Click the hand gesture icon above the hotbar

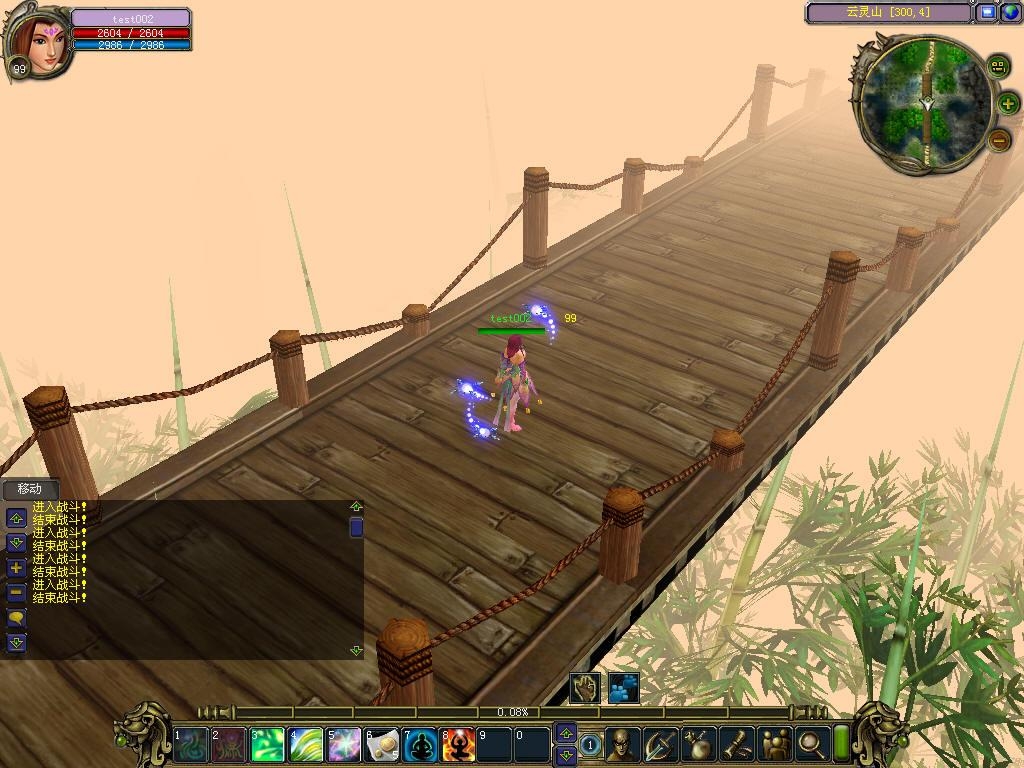(585, 688)
